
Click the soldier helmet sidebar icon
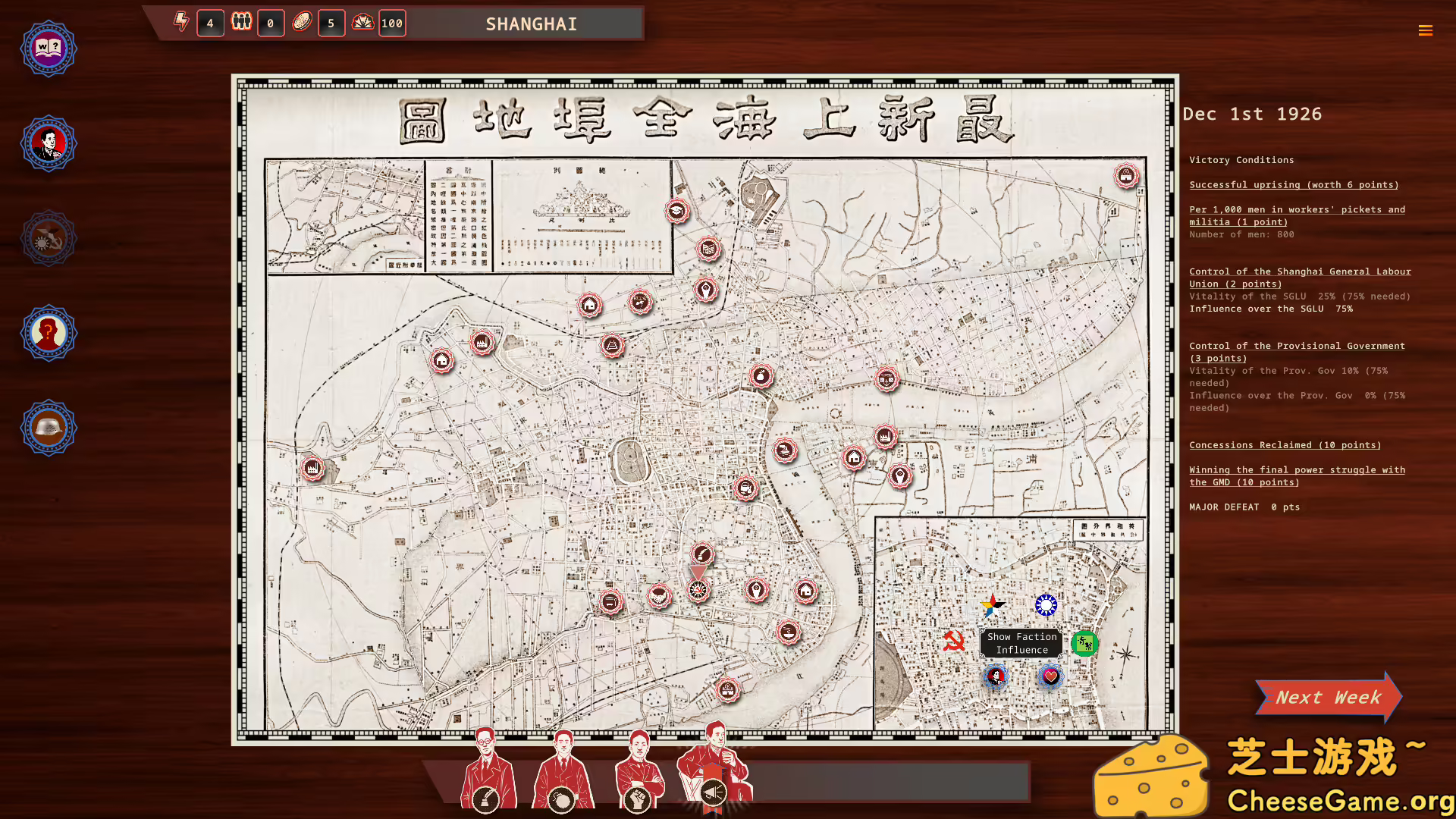(x=48, y=427)
